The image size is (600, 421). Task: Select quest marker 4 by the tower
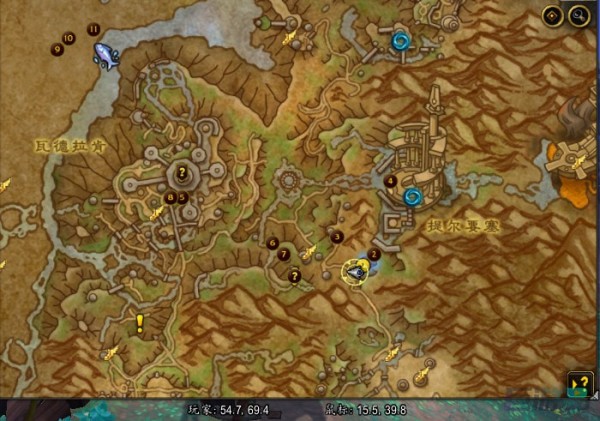tap(391, 180)
